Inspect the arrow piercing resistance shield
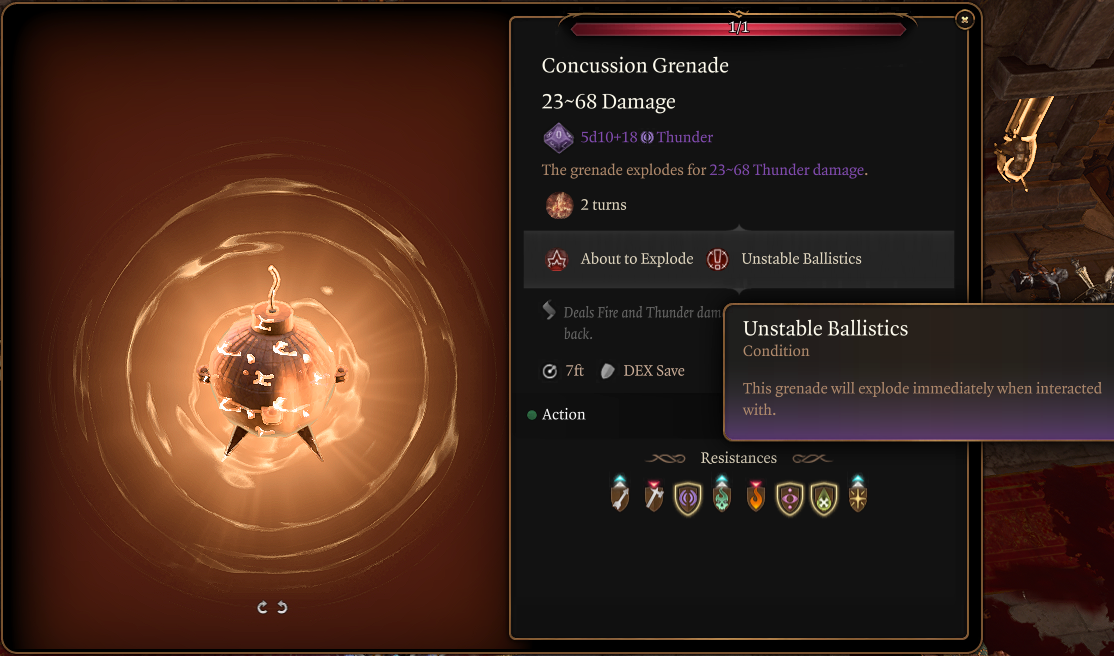Viewport: 1114px width, 656px height. (620, 496)
